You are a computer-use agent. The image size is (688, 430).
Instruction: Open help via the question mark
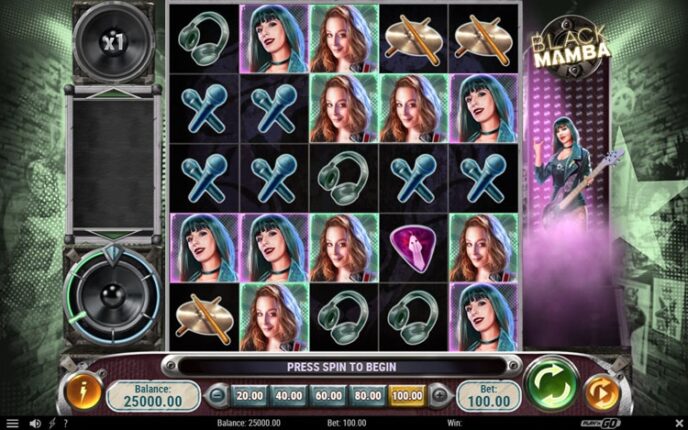tap(67, 424)
